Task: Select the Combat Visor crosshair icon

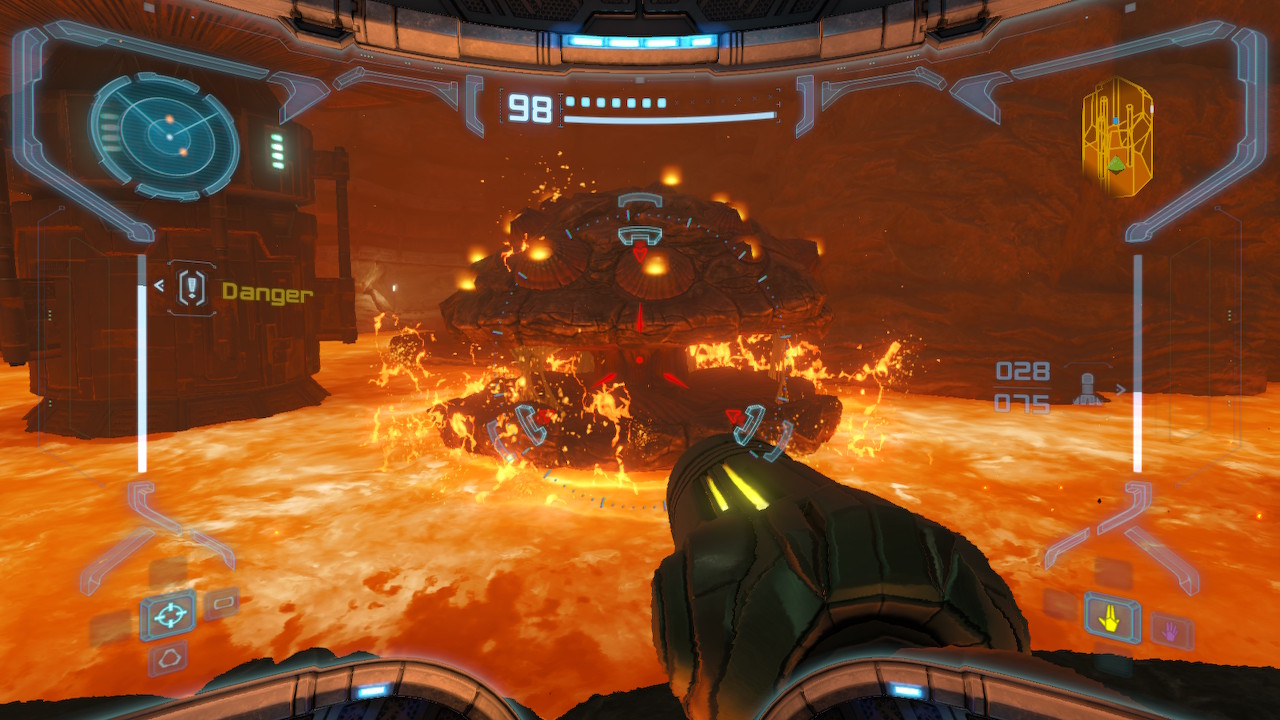Action: (x=167, y=615)
